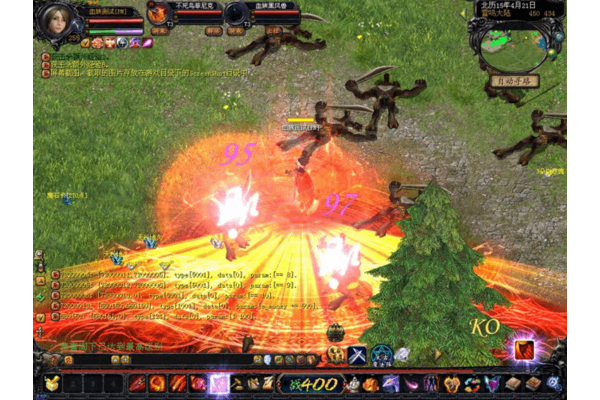Open the crossed swords icon above the hotbar
The width and height of the screenshot is (600, 400).
point(357,354)
